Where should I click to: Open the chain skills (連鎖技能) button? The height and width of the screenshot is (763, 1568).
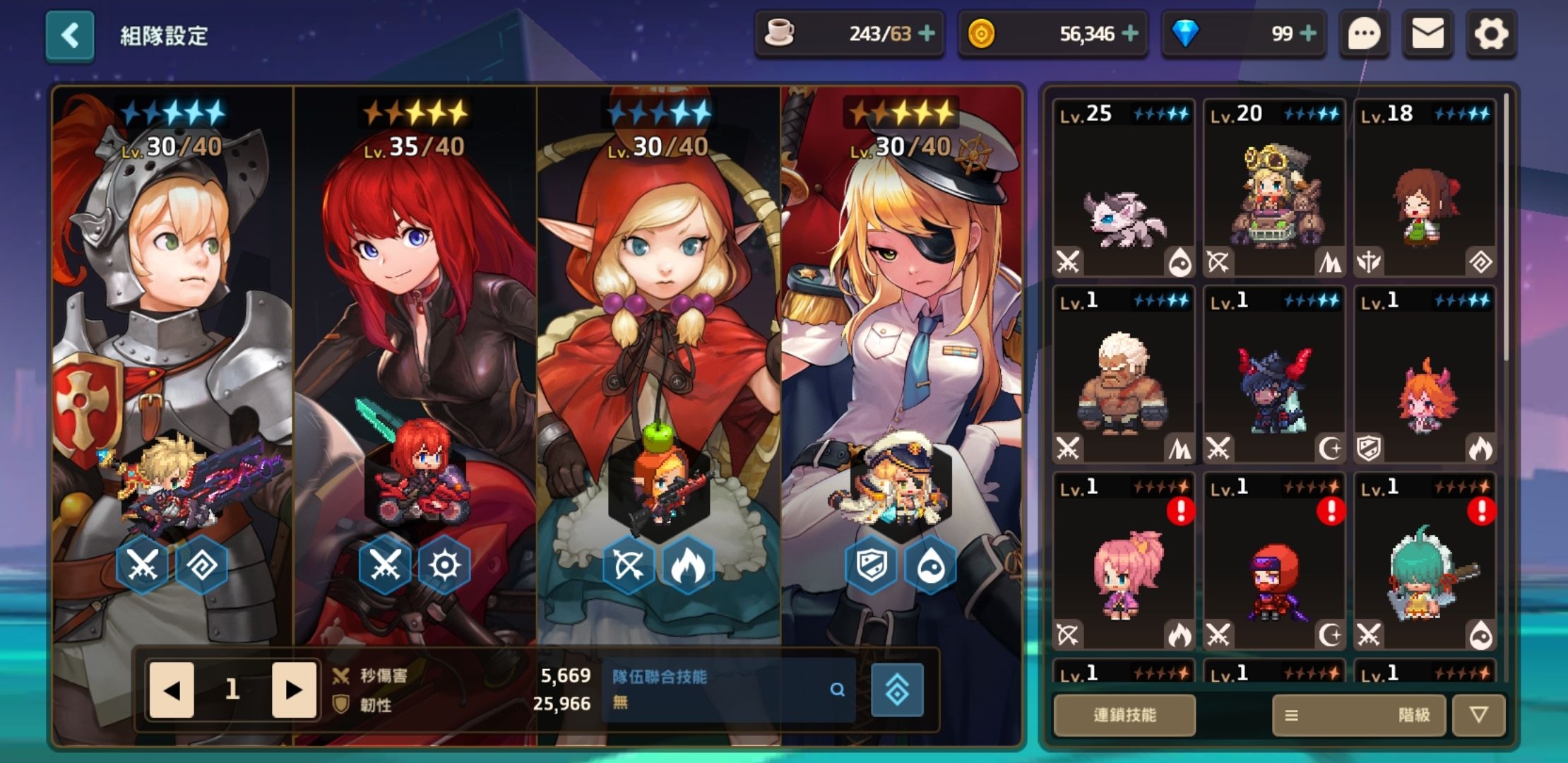tap(1124, 715)
